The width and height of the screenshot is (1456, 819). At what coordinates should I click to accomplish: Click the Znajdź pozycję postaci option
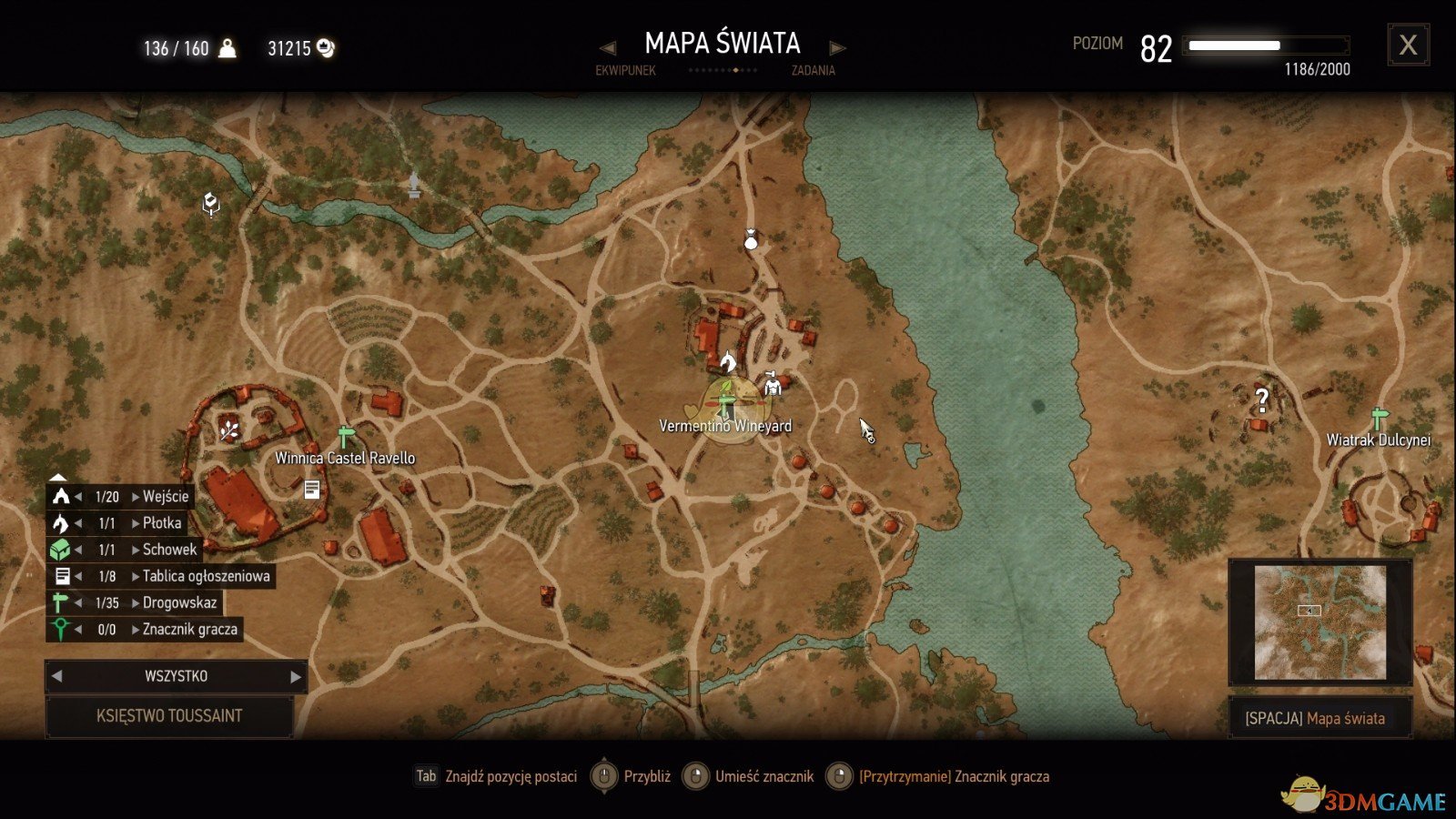tap(510, 777)
